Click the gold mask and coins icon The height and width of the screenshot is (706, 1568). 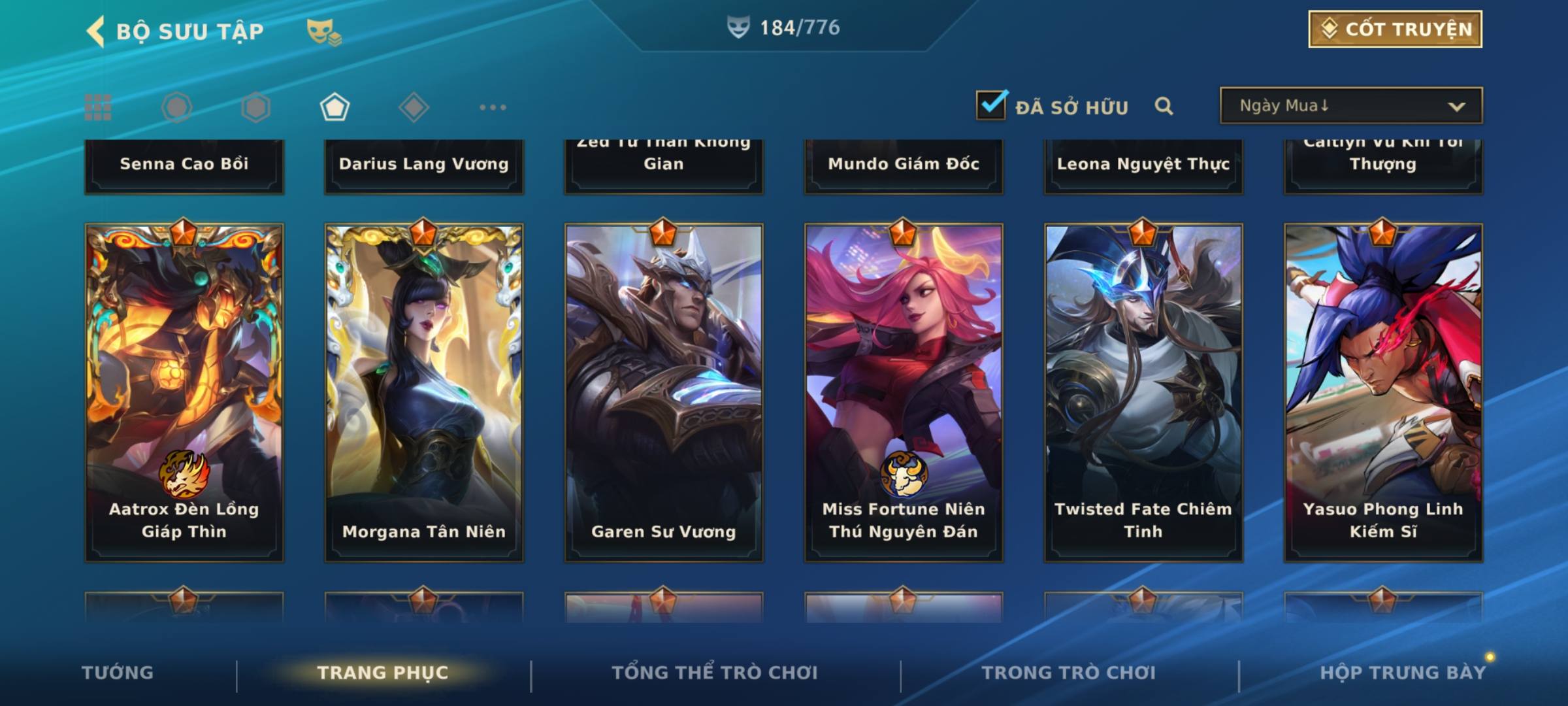click(323, 31)
